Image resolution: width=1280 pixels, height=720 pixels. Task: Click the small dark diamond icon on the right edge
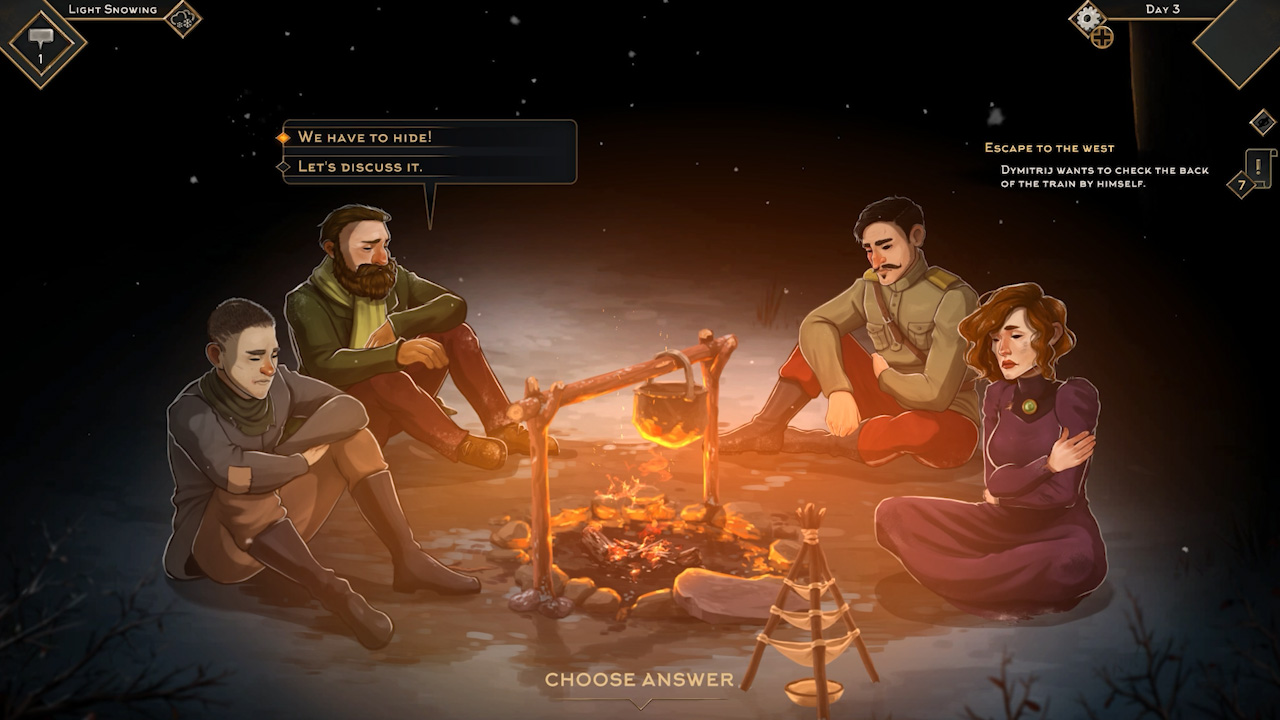tap(1263, 122)
